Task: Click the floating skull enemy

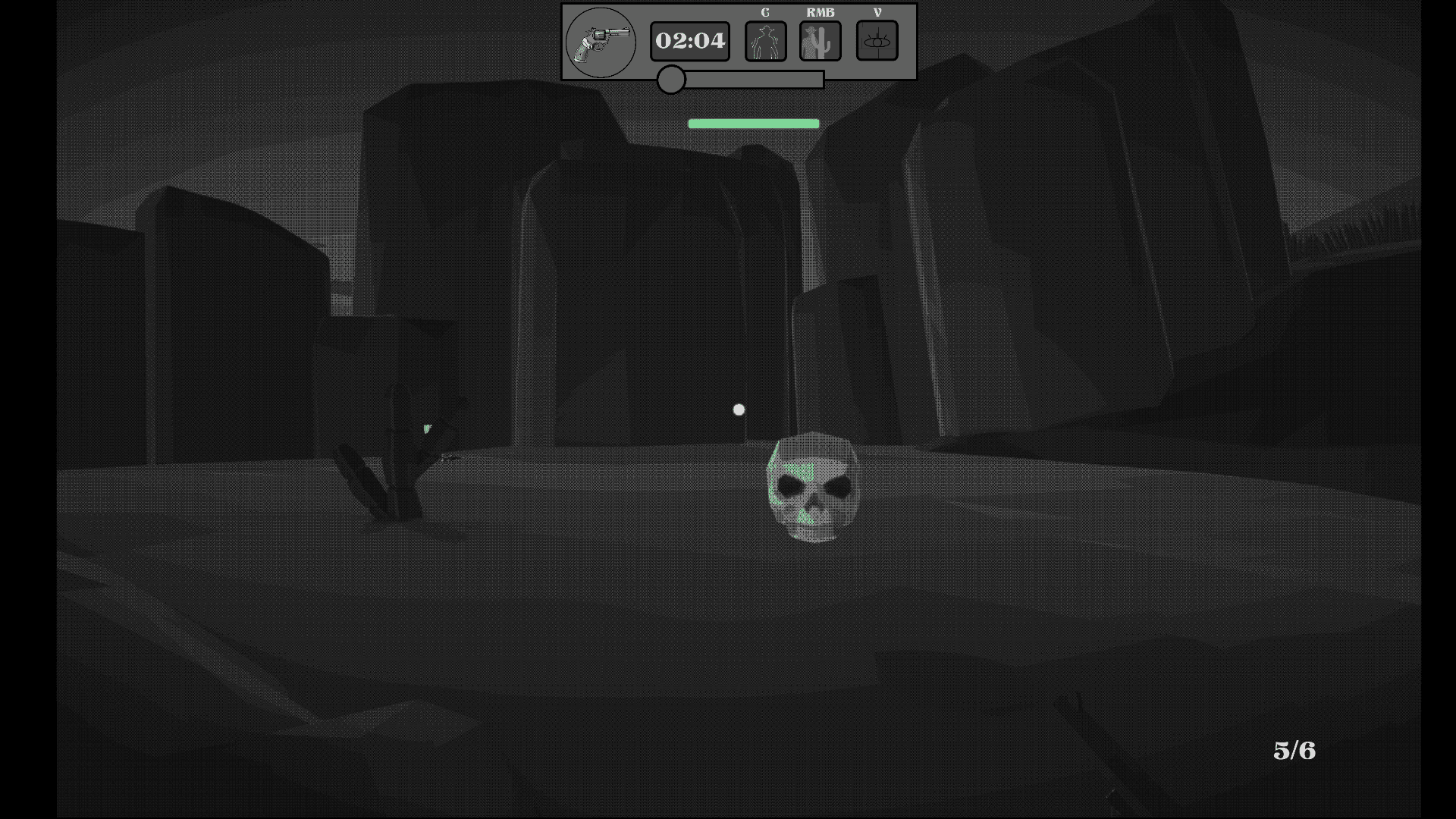Action: pos(813,485)
